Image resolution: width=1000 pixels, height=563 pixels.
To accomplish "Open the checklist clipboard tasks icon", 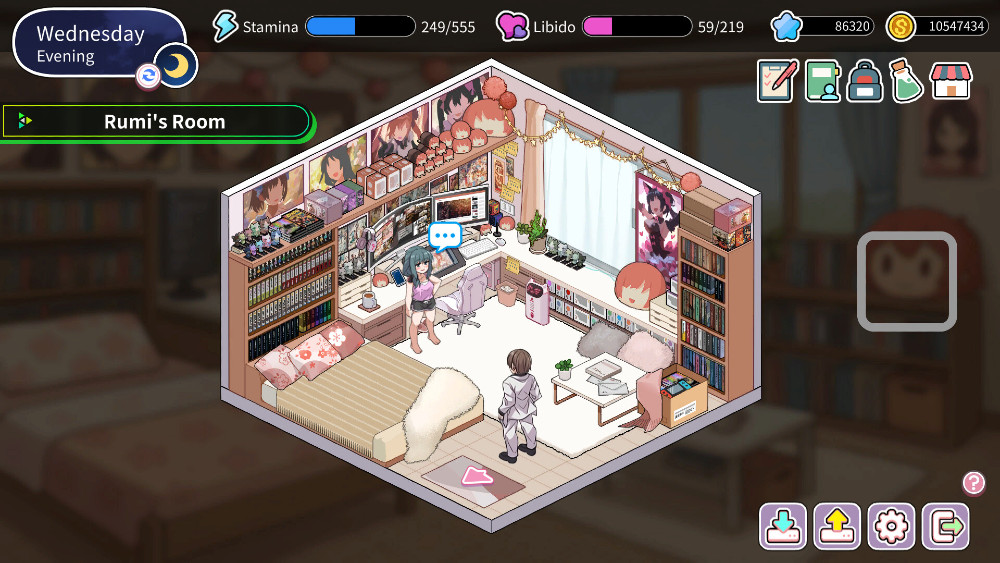I will coord(777,81).
